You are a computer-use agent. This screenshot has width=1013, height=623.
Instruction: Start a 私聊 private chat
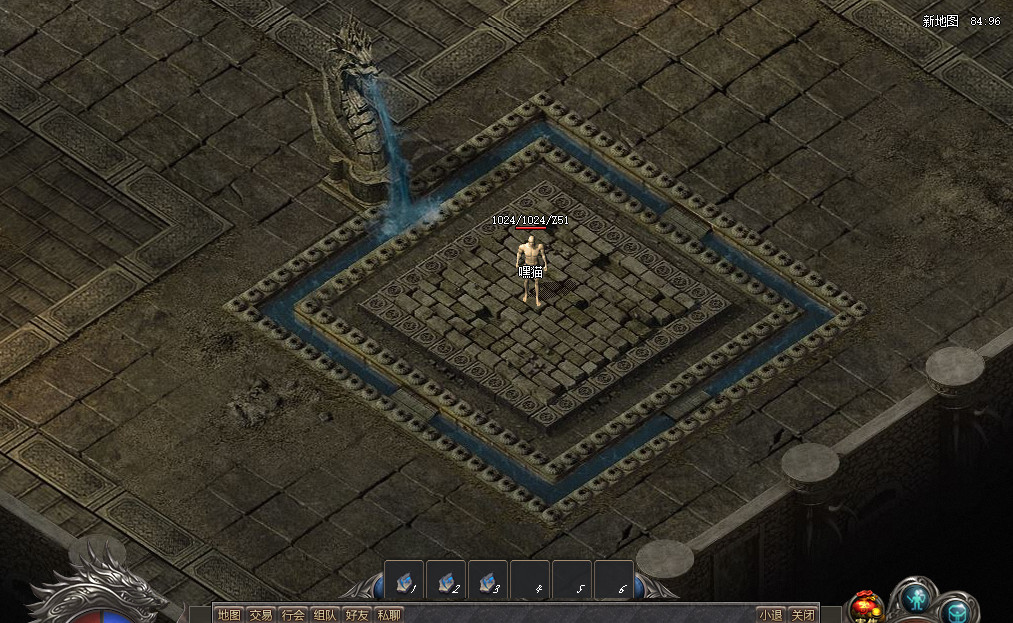tap(389, 615)
